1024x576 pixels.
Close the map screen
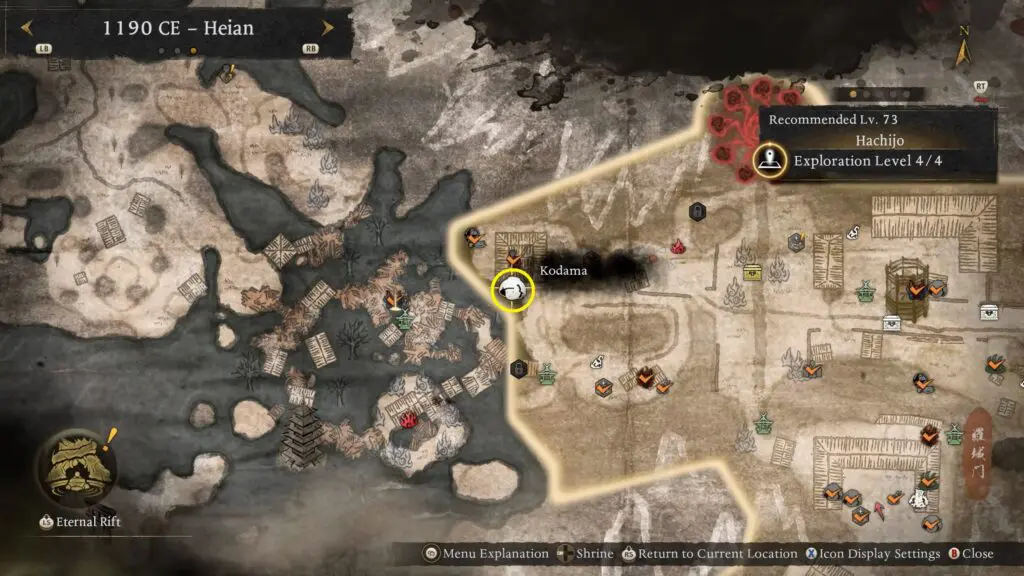point(977,554)
